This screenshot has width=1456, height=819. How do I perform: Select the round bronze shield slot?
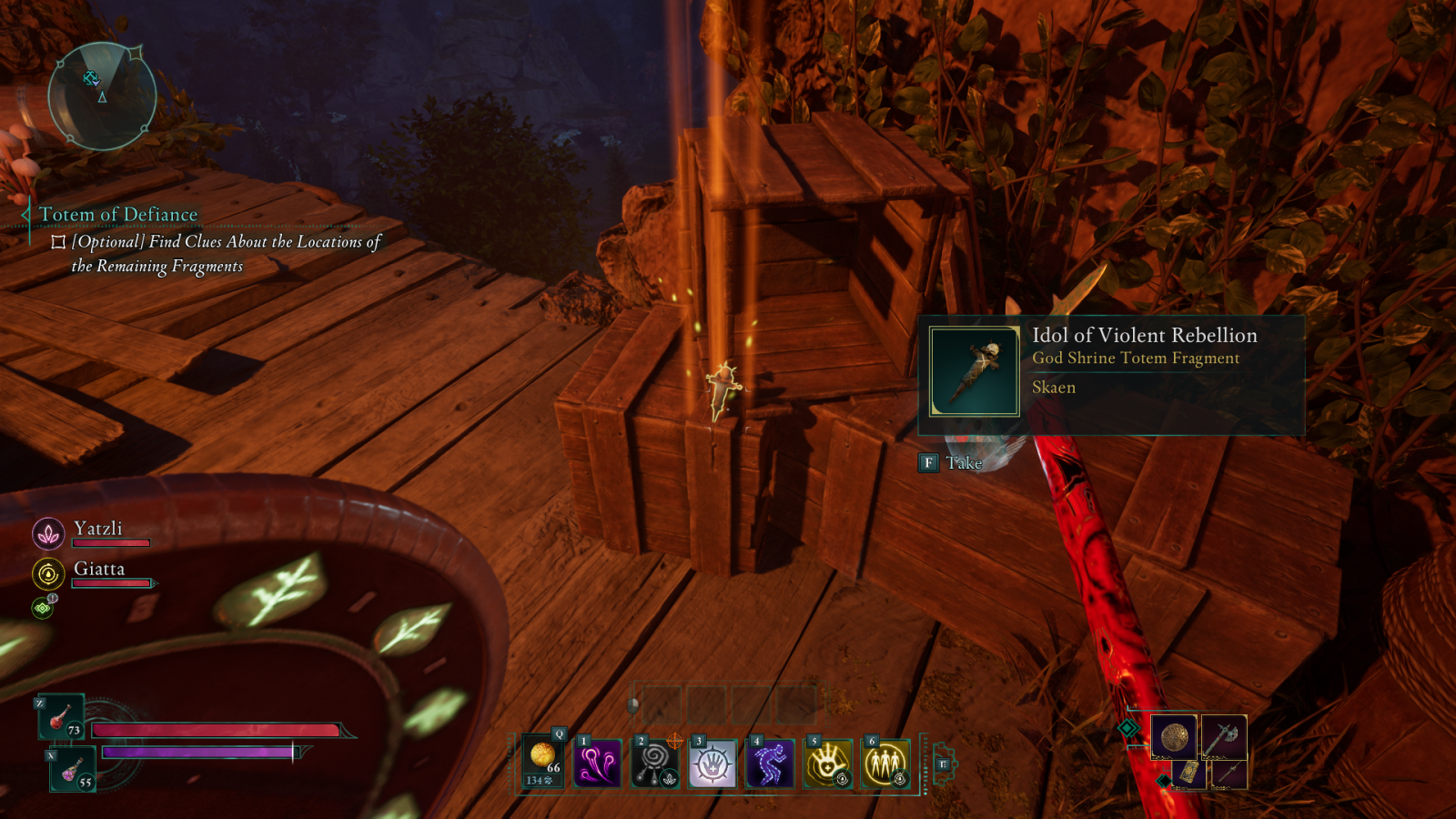pos(1173,736)
